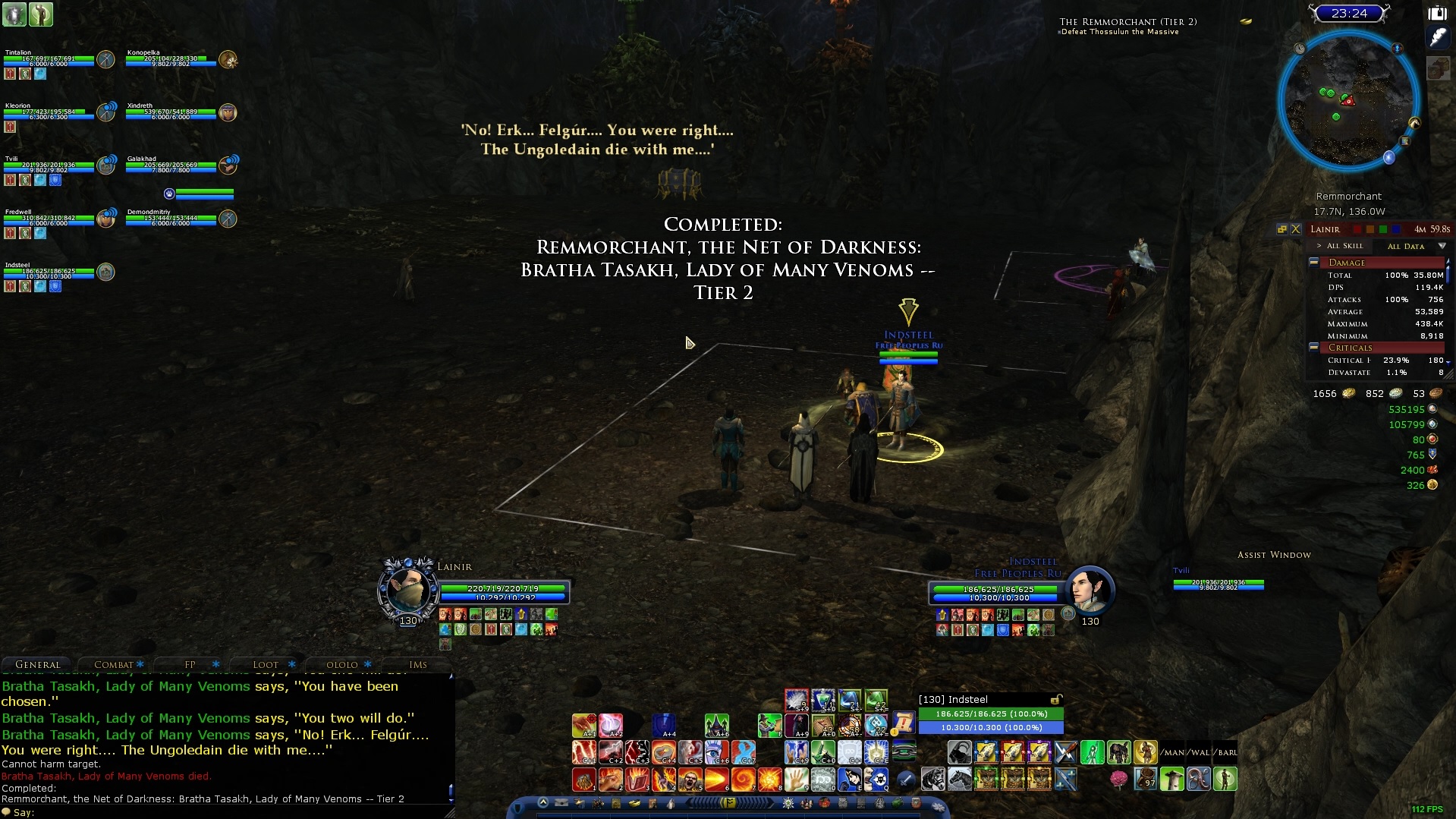
Task: Select Tintalion's raid member frame
Action: tap(49, 60)
